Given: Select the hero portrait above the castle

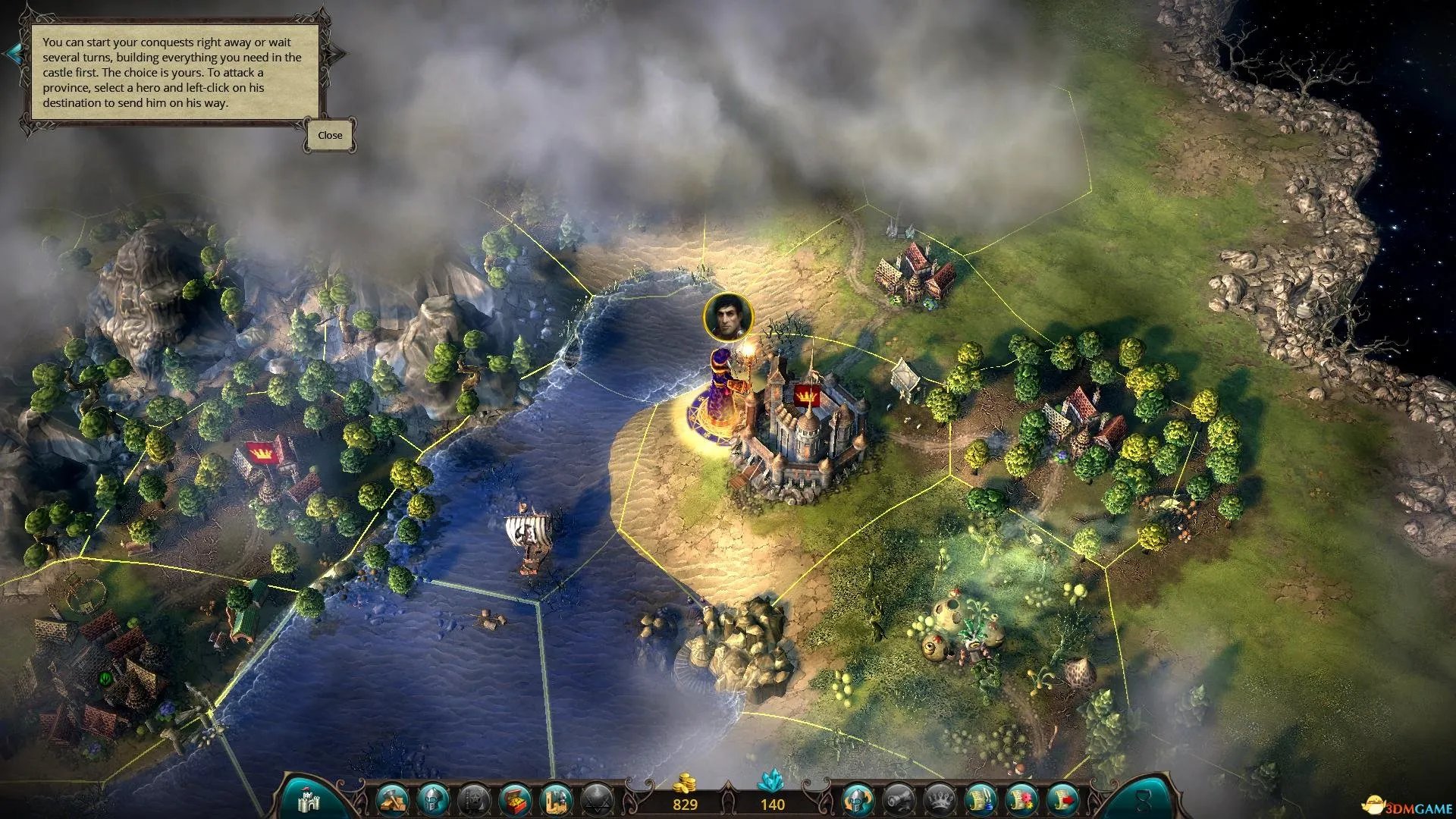Looking at the screenshot, I should click(728, 316).
